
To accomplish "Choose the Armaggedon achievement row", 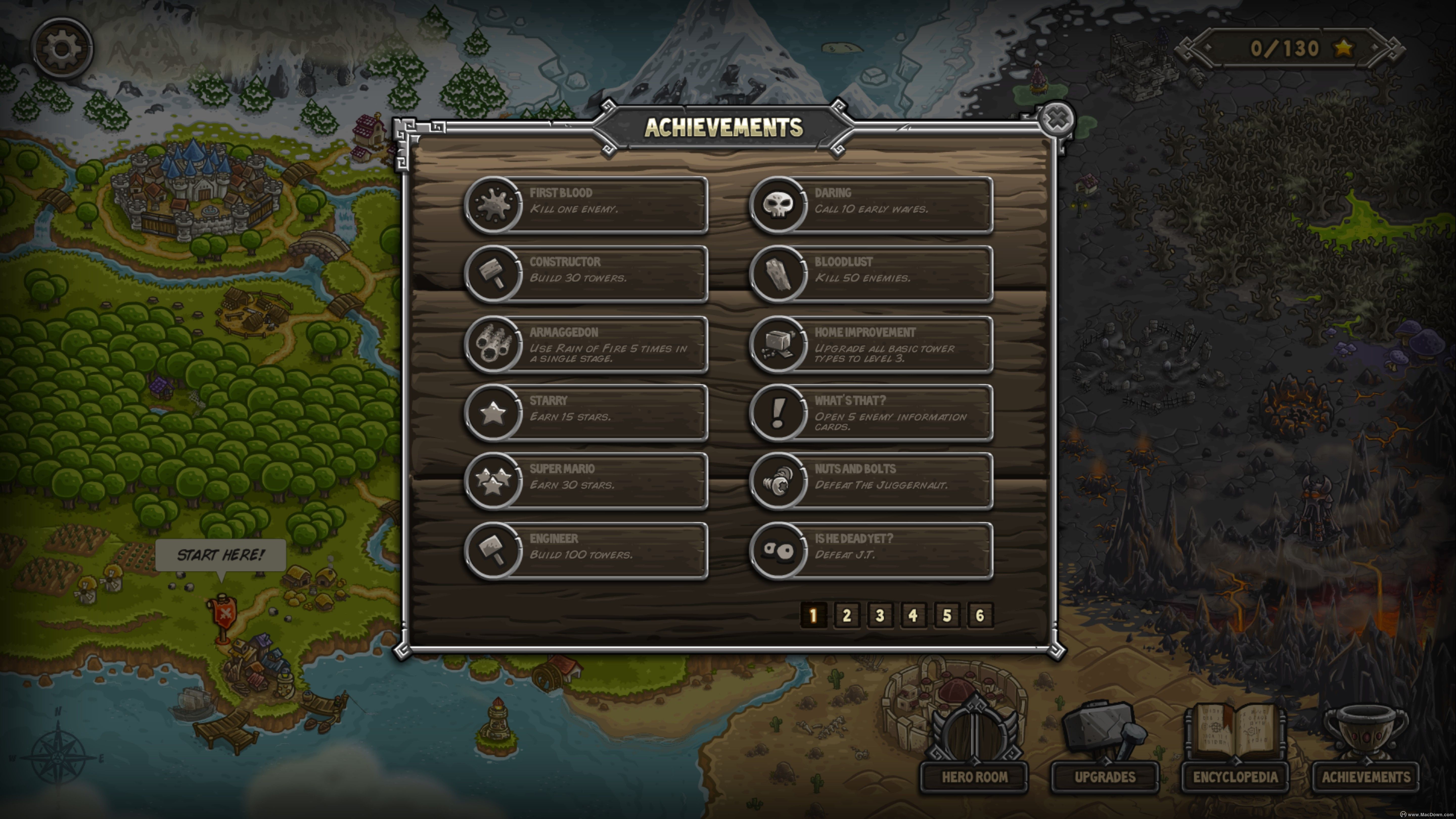I will pyautogui.click(x=586, y=344).
